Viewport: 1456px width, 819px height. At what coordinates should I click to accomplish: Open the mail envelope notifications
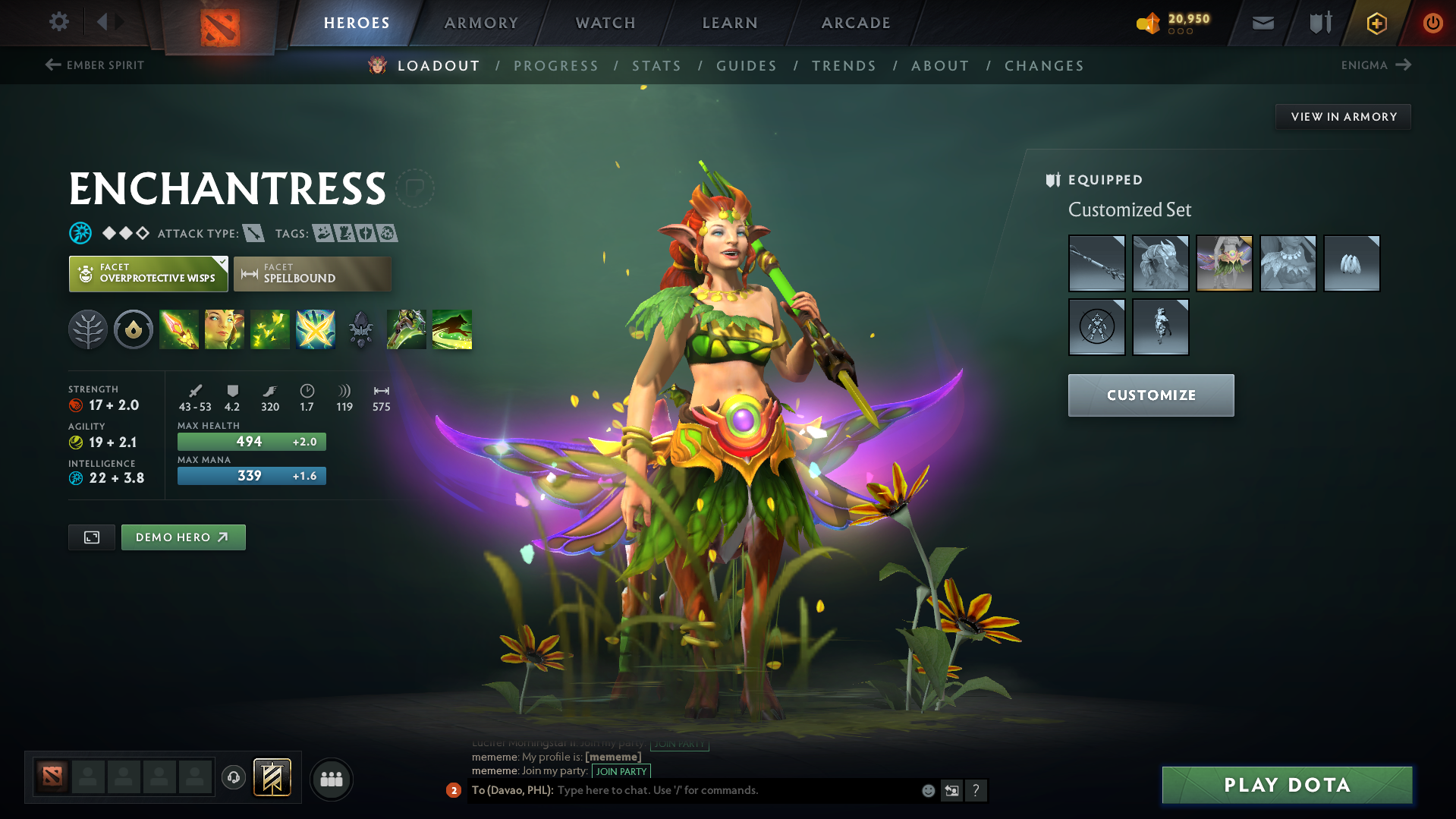pyautogui.click(x=1262, y=22)
